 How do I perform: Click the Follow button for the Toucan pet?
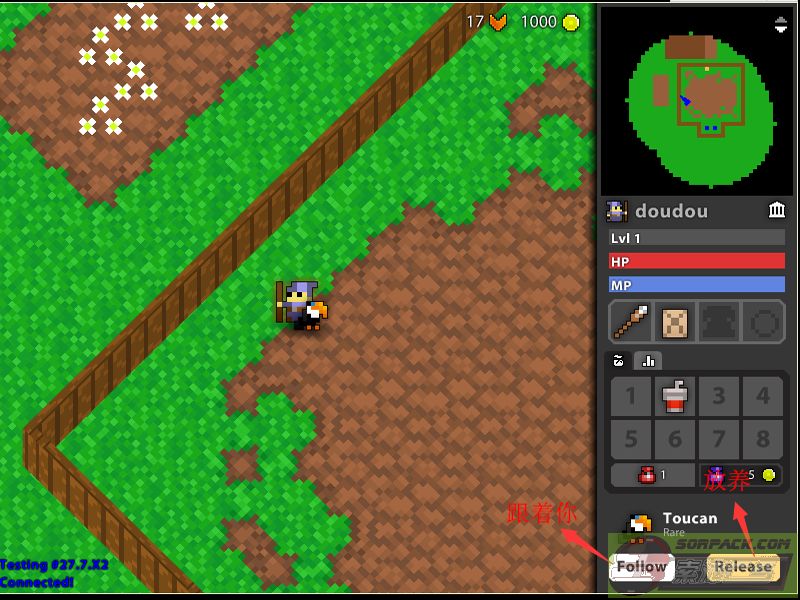click(x=641, y=566)
